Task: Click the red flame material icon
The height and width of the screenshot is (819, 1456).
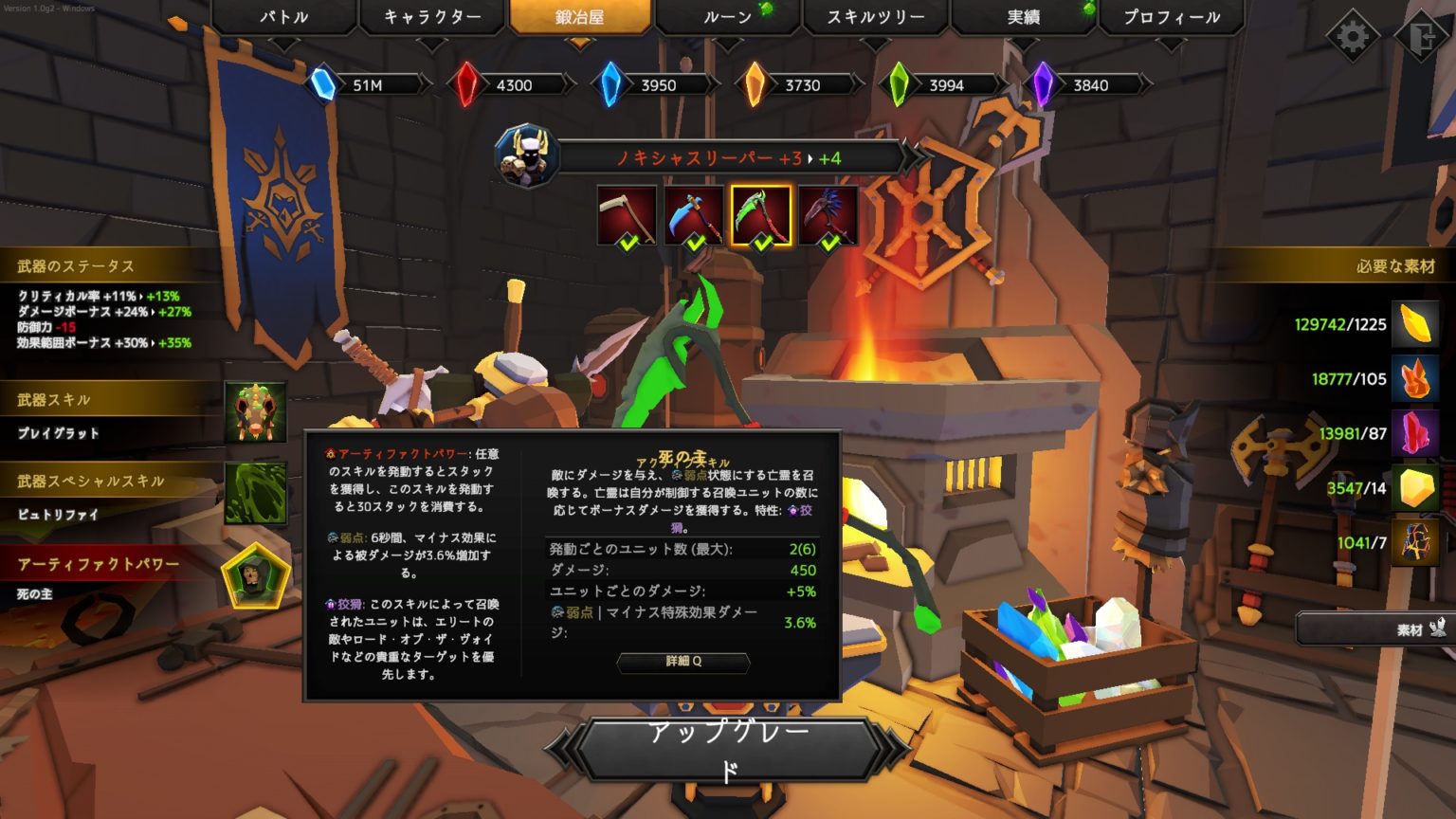Action: (1413, 379)
